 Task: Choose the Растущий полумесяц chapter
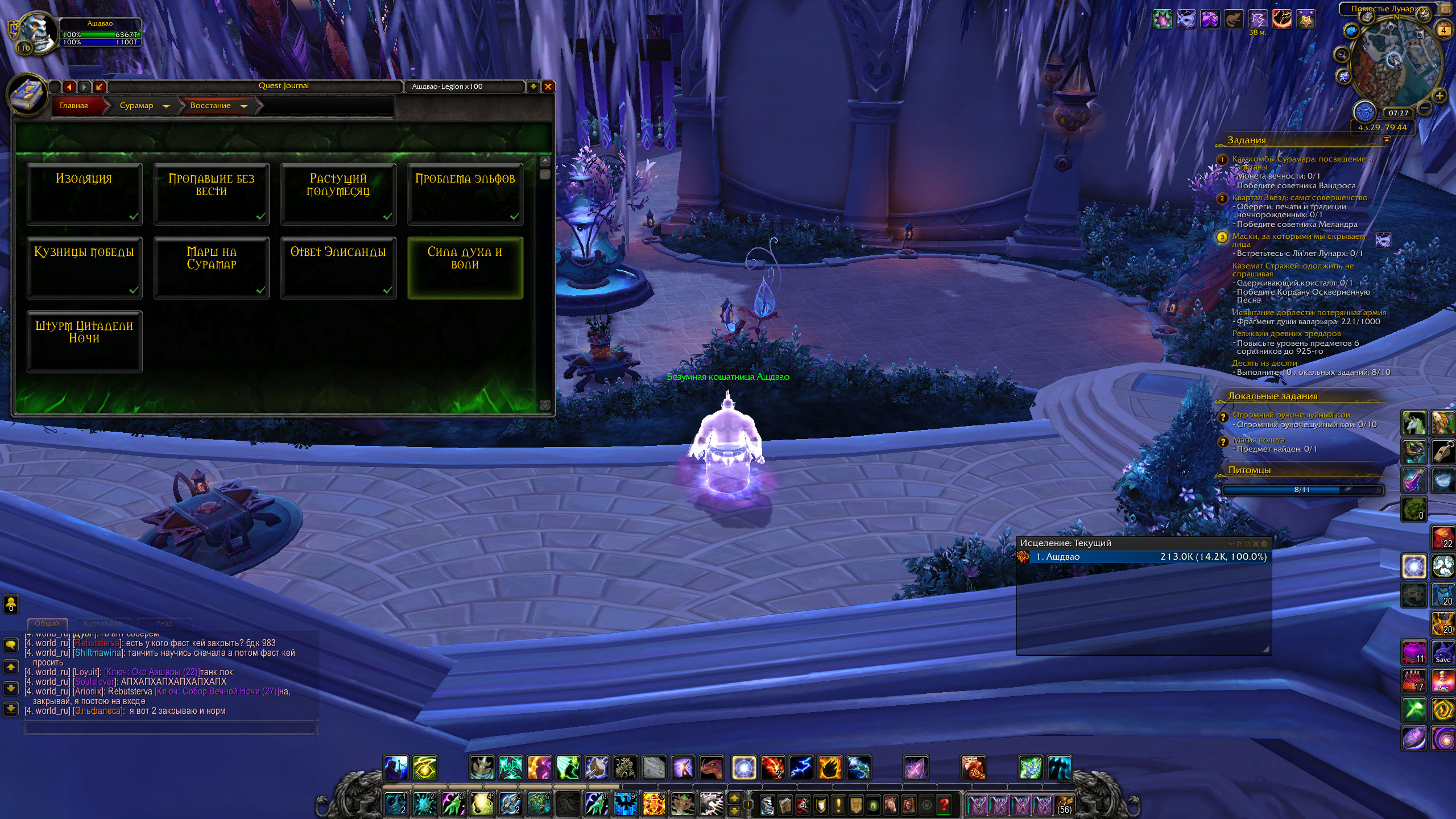point(338,194)
